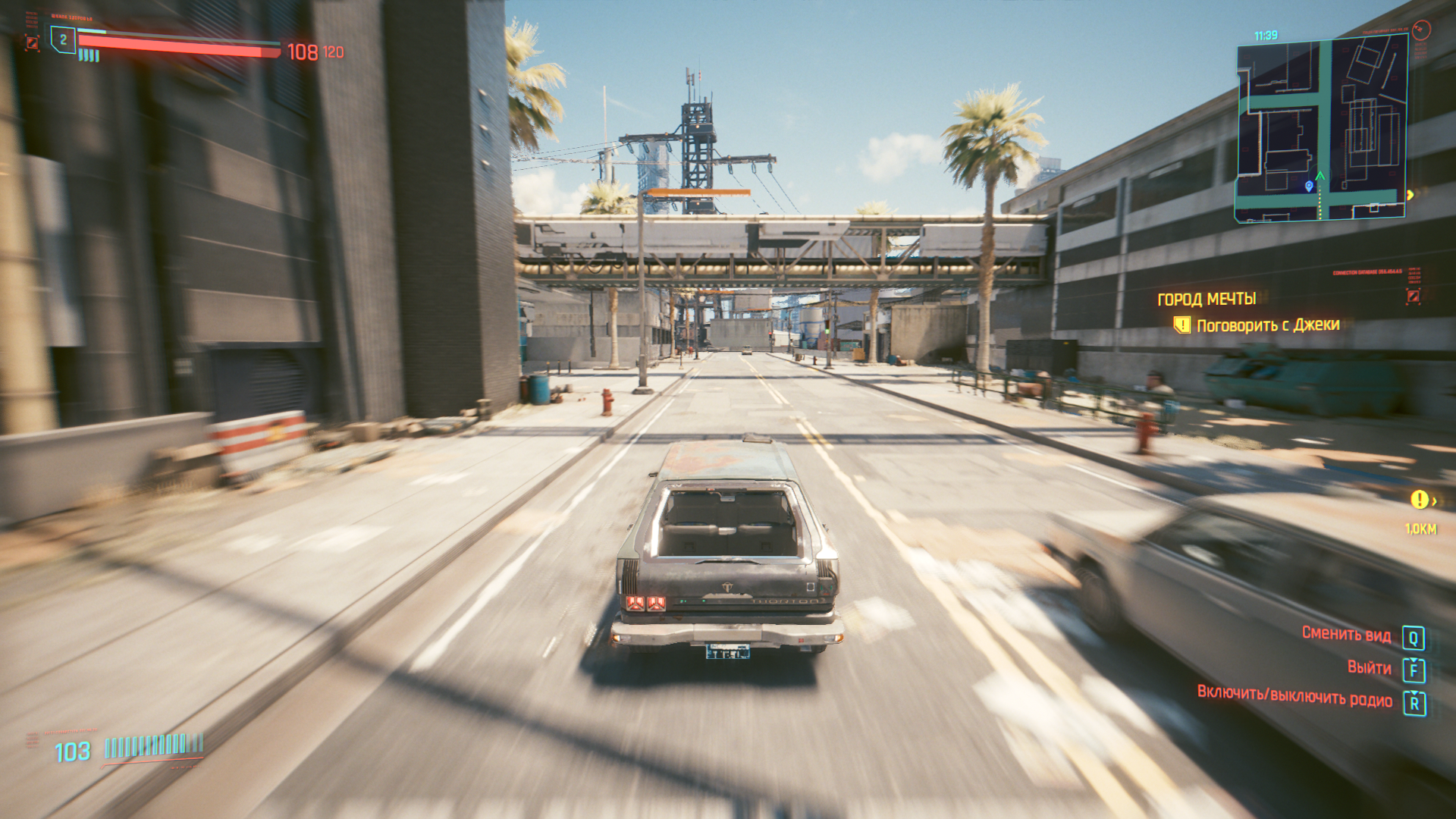Click the 'ГОРОД МЕЧТЫ' quest title
This screenshot has width=1456, height=819.
pos(1206,300)
